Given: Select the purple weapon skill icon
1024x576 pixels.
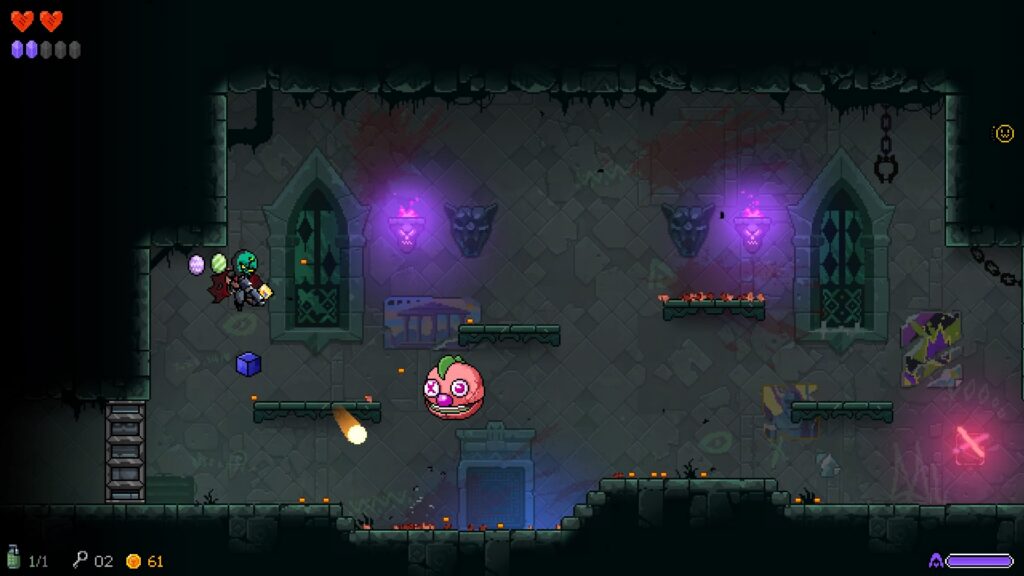Looking at the screenshot, I should [936, 561].
